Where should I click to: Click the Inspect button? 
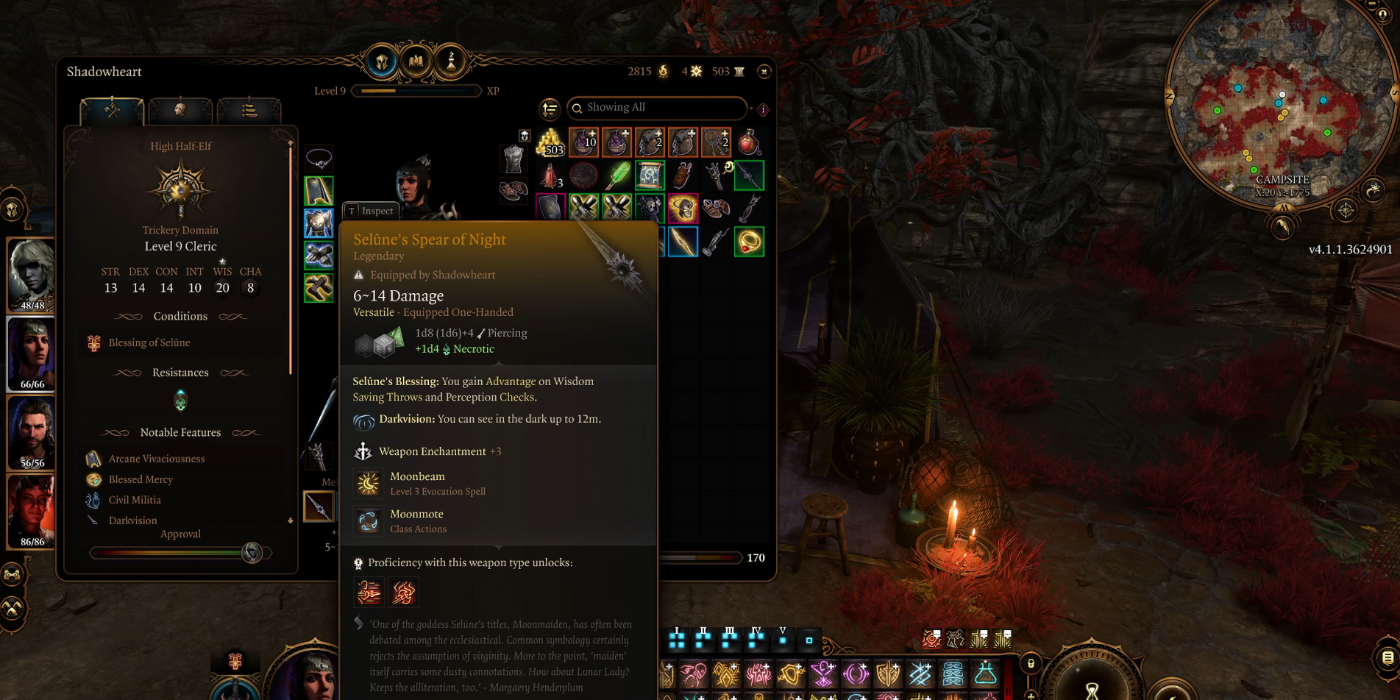pyautogui.click(x=371, y=211)
